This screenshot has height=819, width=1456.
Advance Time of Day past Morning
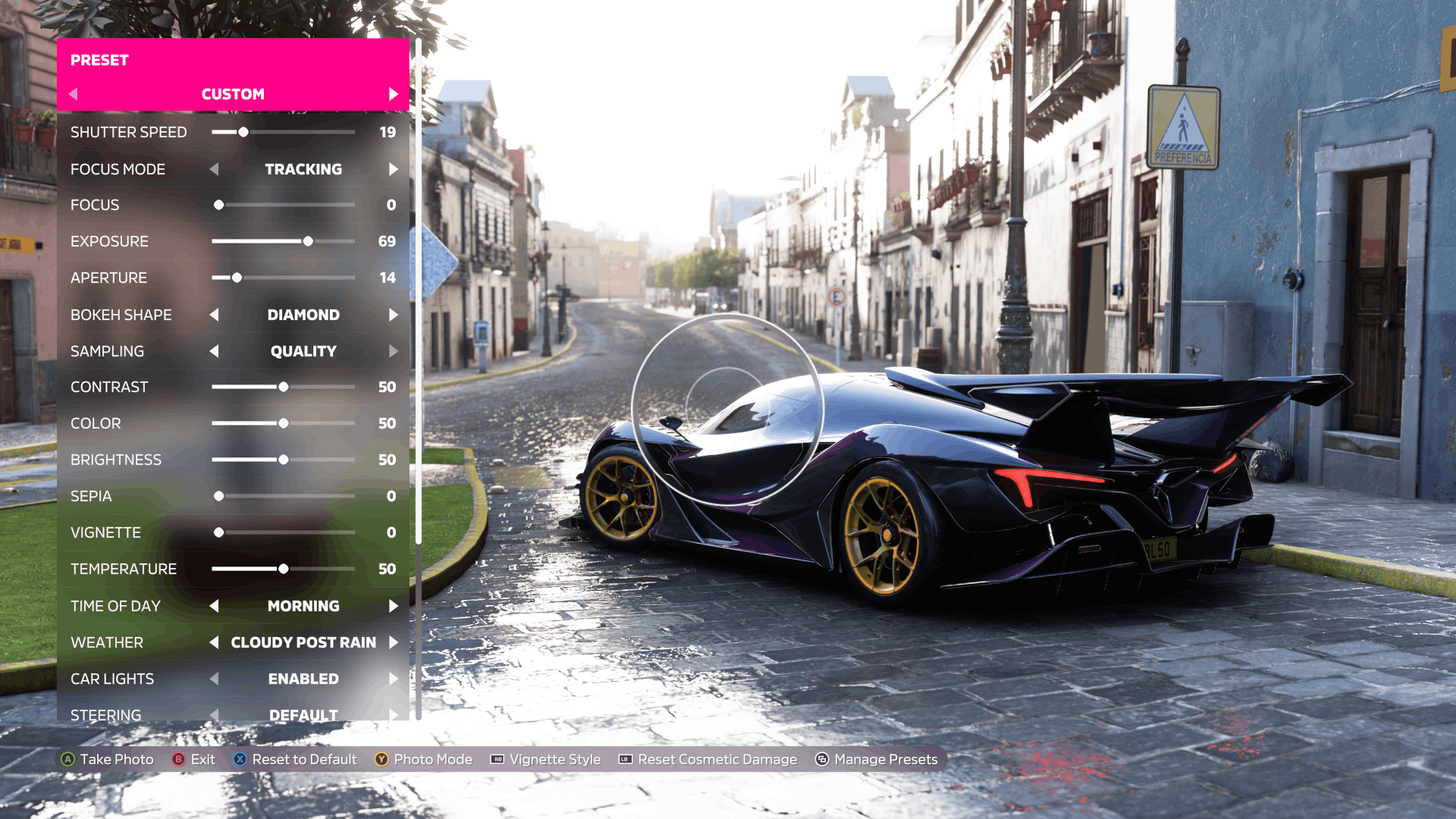(x=394, y=606)
